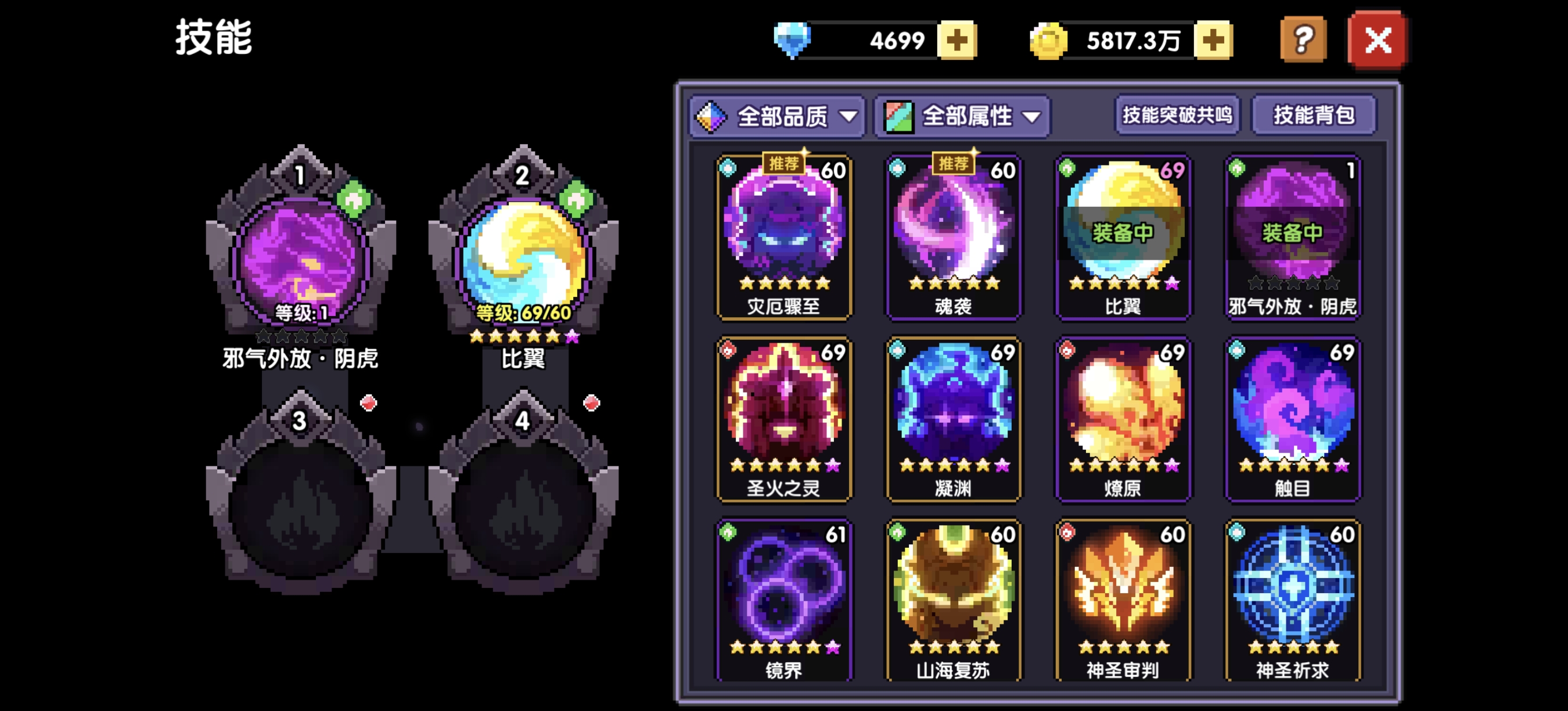Add more gold coins with the plus button
1568x711 pixels.
(1213, 41)
